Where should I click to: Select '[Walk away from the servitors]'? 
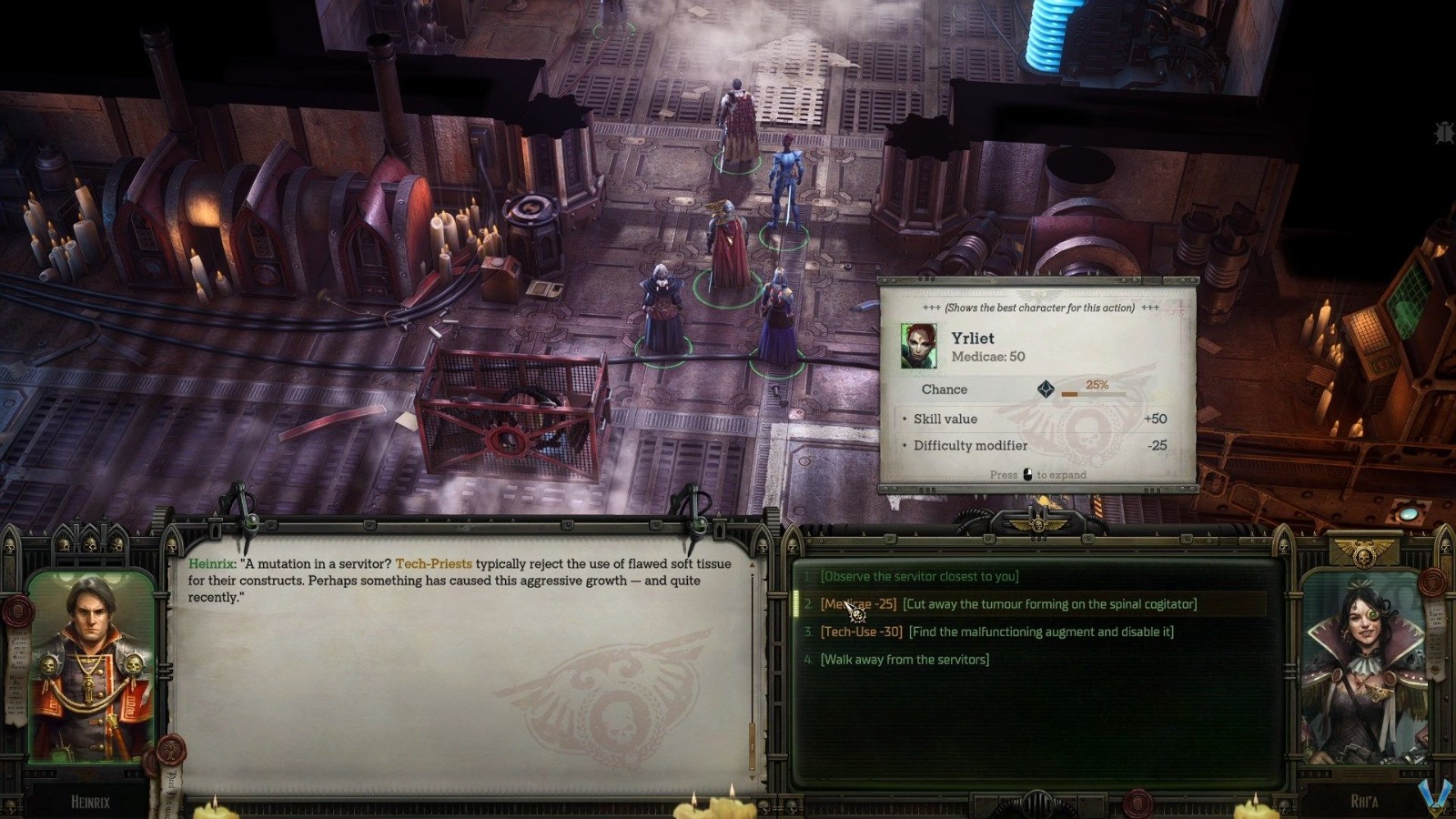pyautogui.click(x=905, y=659)
